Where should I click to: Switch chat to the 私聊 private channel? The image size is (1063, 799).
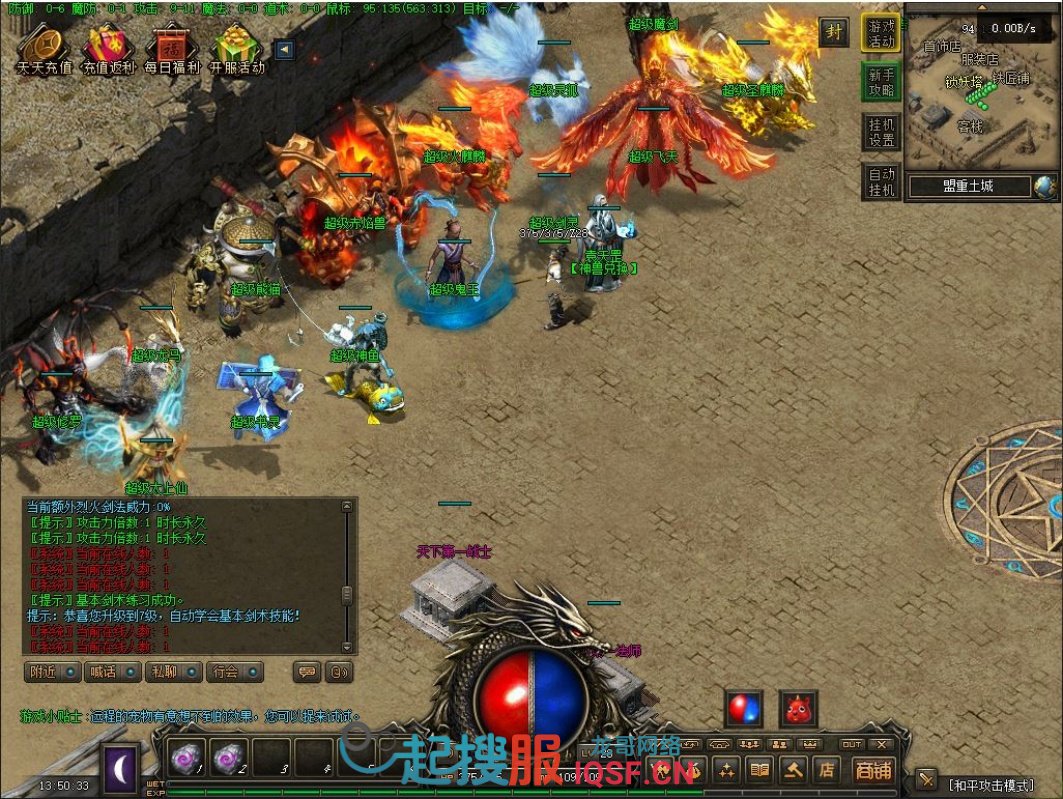pos(173,672)
